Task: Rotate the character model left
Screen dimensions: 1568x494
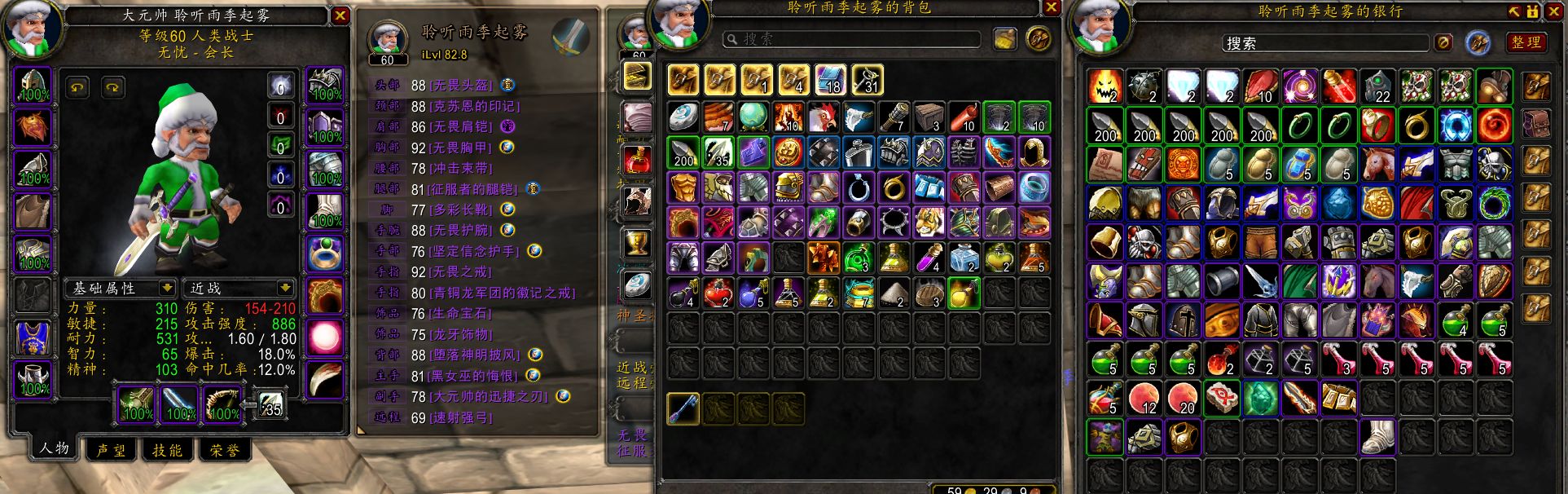Action: pyautogui.click(x=78, y=87)
